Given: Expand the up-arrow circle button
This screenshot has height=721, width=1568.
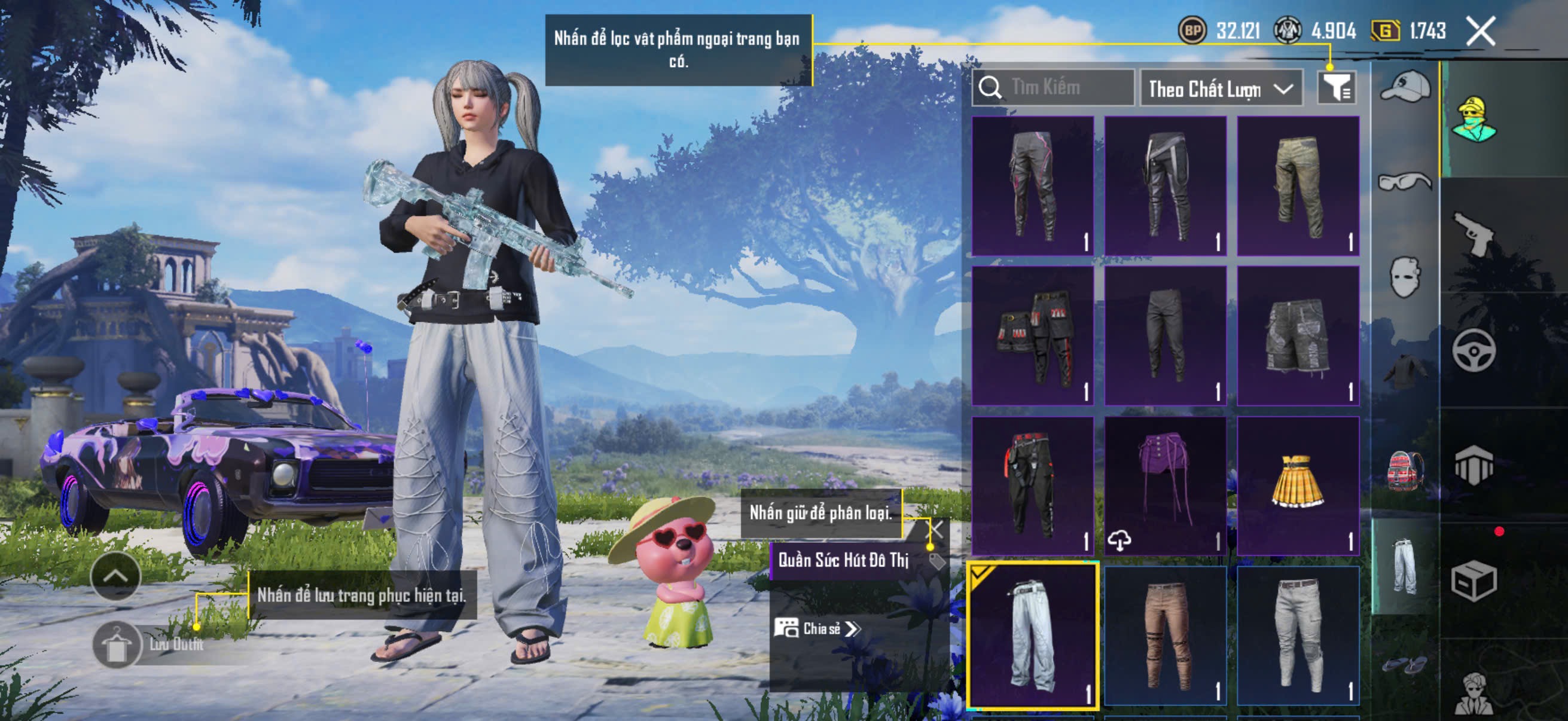Looking at the screenshot, I should click(115, 576).
